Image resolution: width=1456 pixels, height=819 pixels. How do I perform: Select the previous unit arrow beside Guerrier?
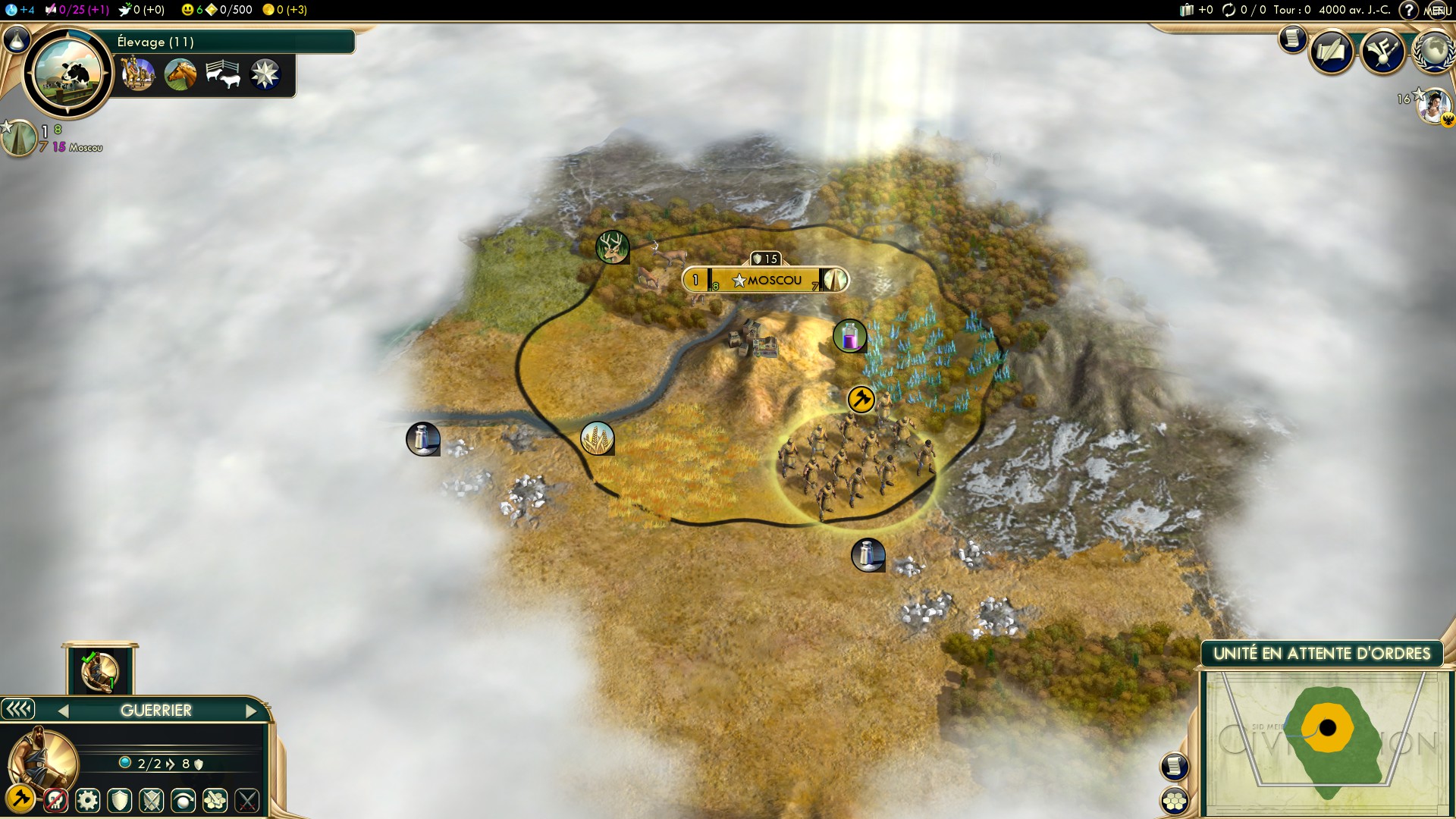pyautogui.click(x=63, y=711)
